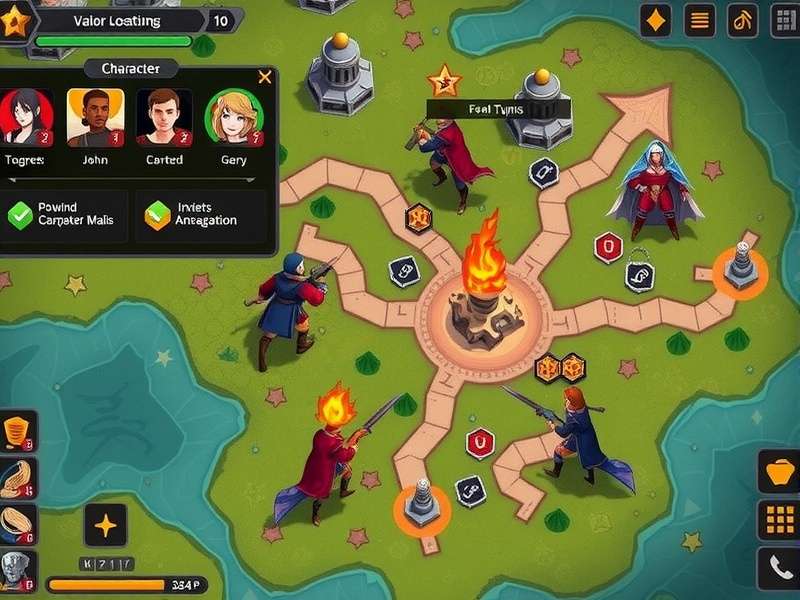The height and width of the screenshot is (600, 800).
Task: Open the orange nine-square grid button
Action: tap(778, 520)
